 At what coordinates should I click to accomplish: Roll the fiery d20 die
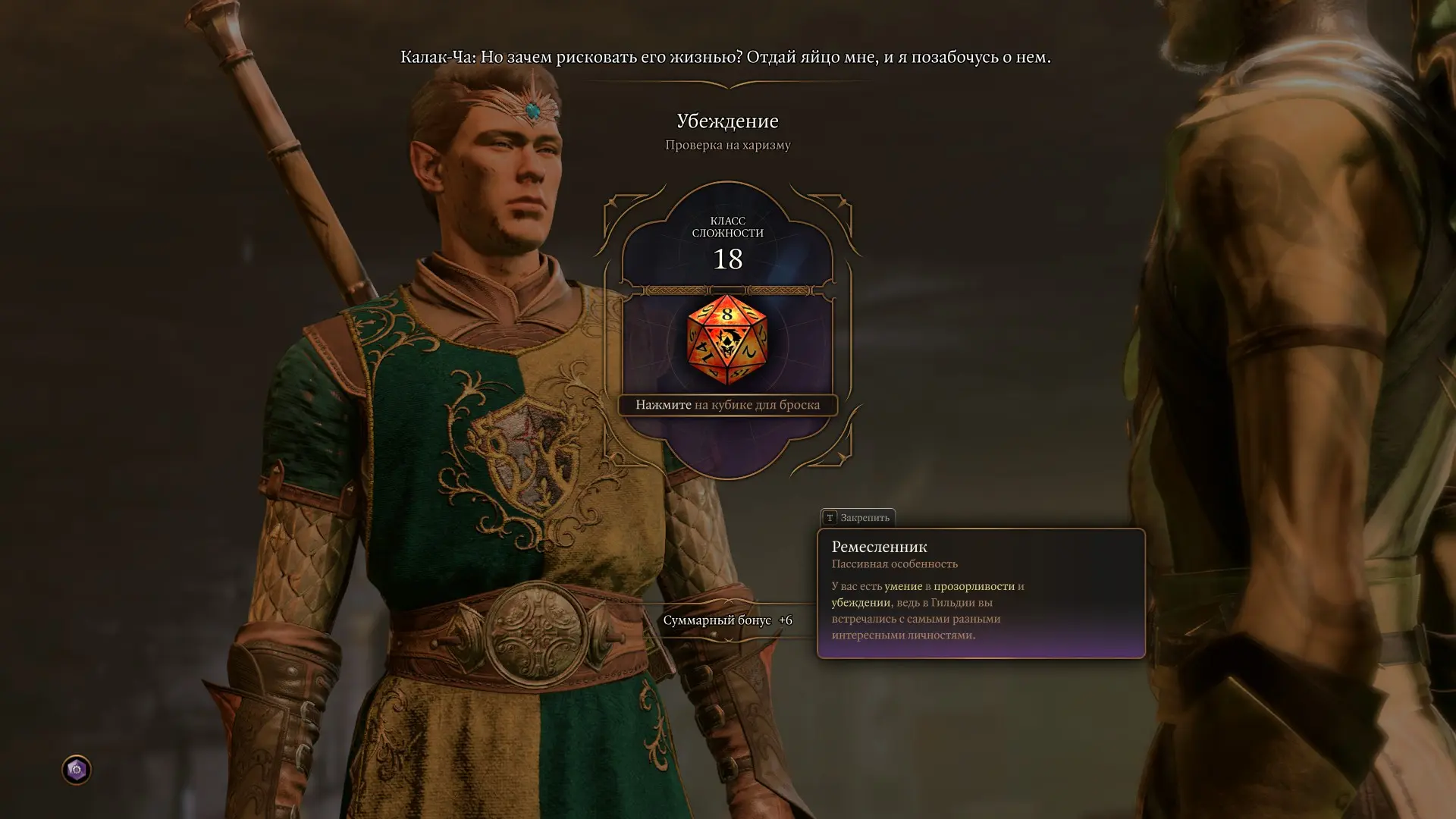pos(726,340)
